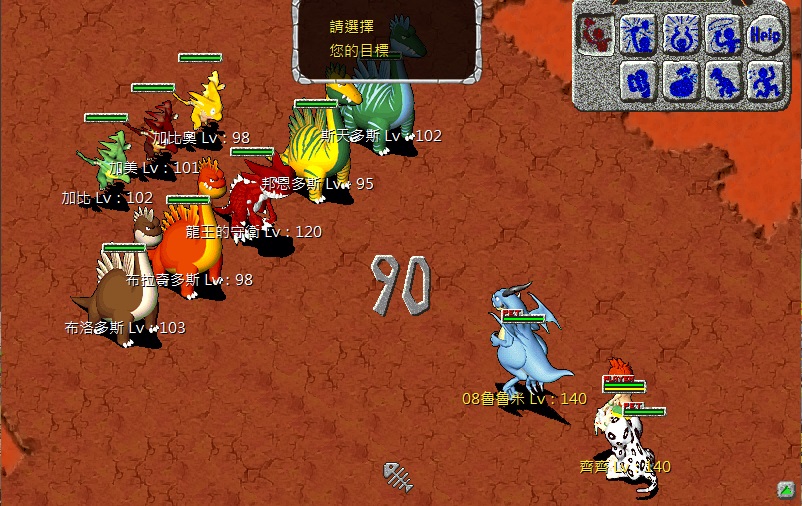This screenshot has width=802, height=506.
Task: Target the brown dinosaur 布洛多斯 Lv 103
Action: point(115,295)
